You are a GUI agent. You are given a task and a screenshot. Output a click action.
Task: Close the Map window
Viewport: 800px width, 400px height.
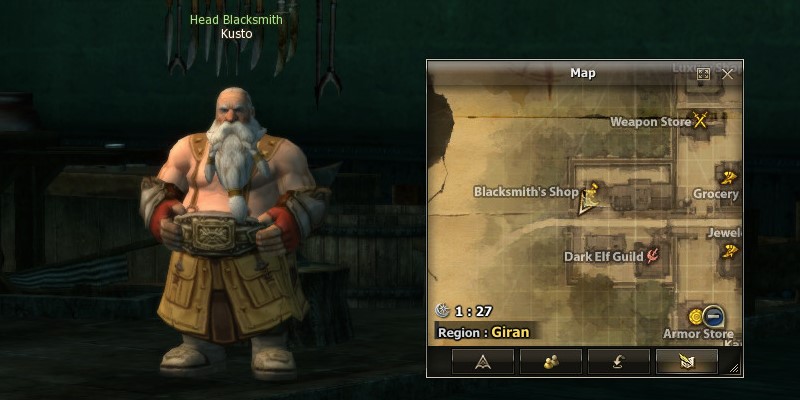727,73
